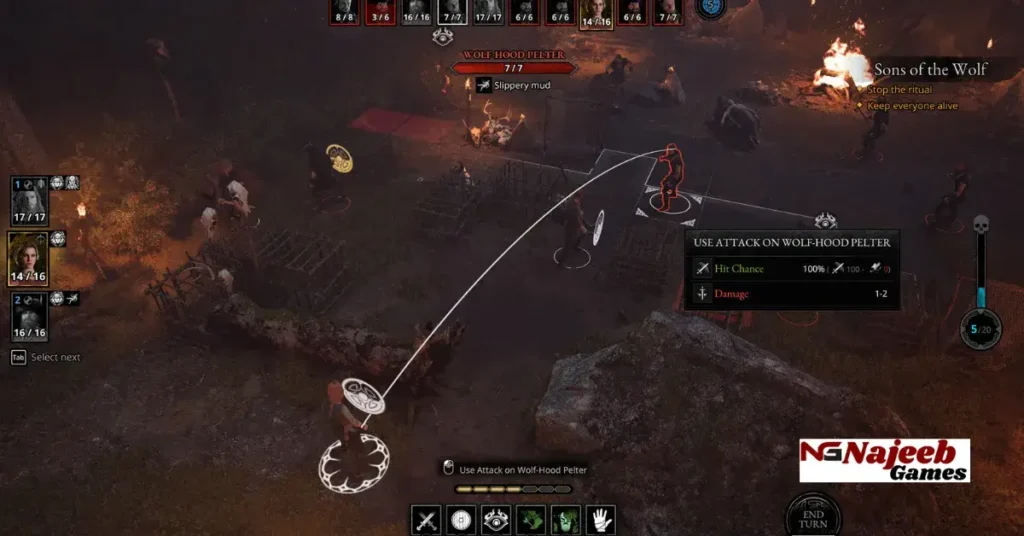Viewport: 1024px width, 536px height.
Task: Click the 8/8 health turn order portrait
Action: coord(345,12)
